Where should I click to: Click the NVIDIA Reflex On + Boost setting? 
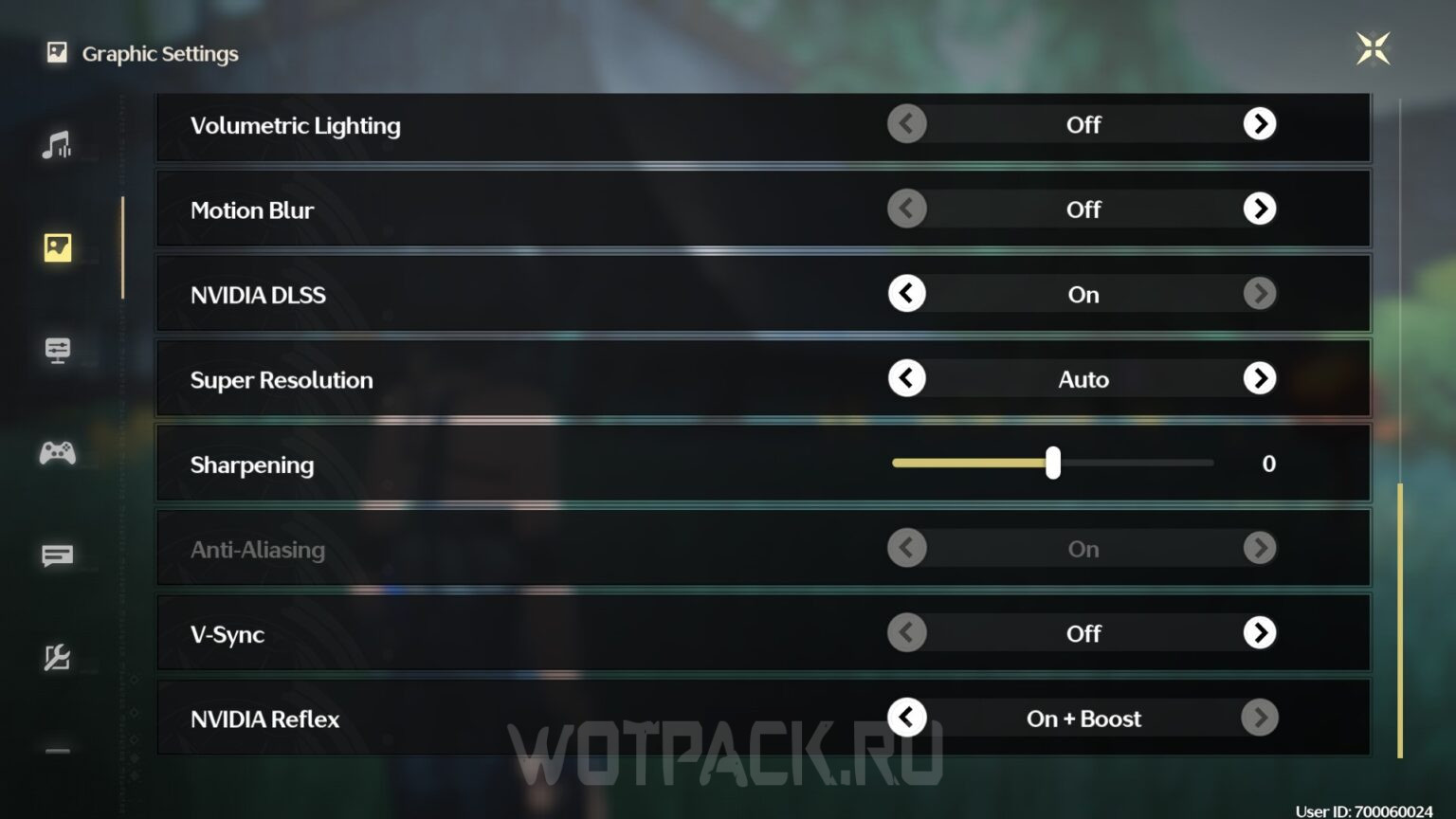coord(1083,718)
